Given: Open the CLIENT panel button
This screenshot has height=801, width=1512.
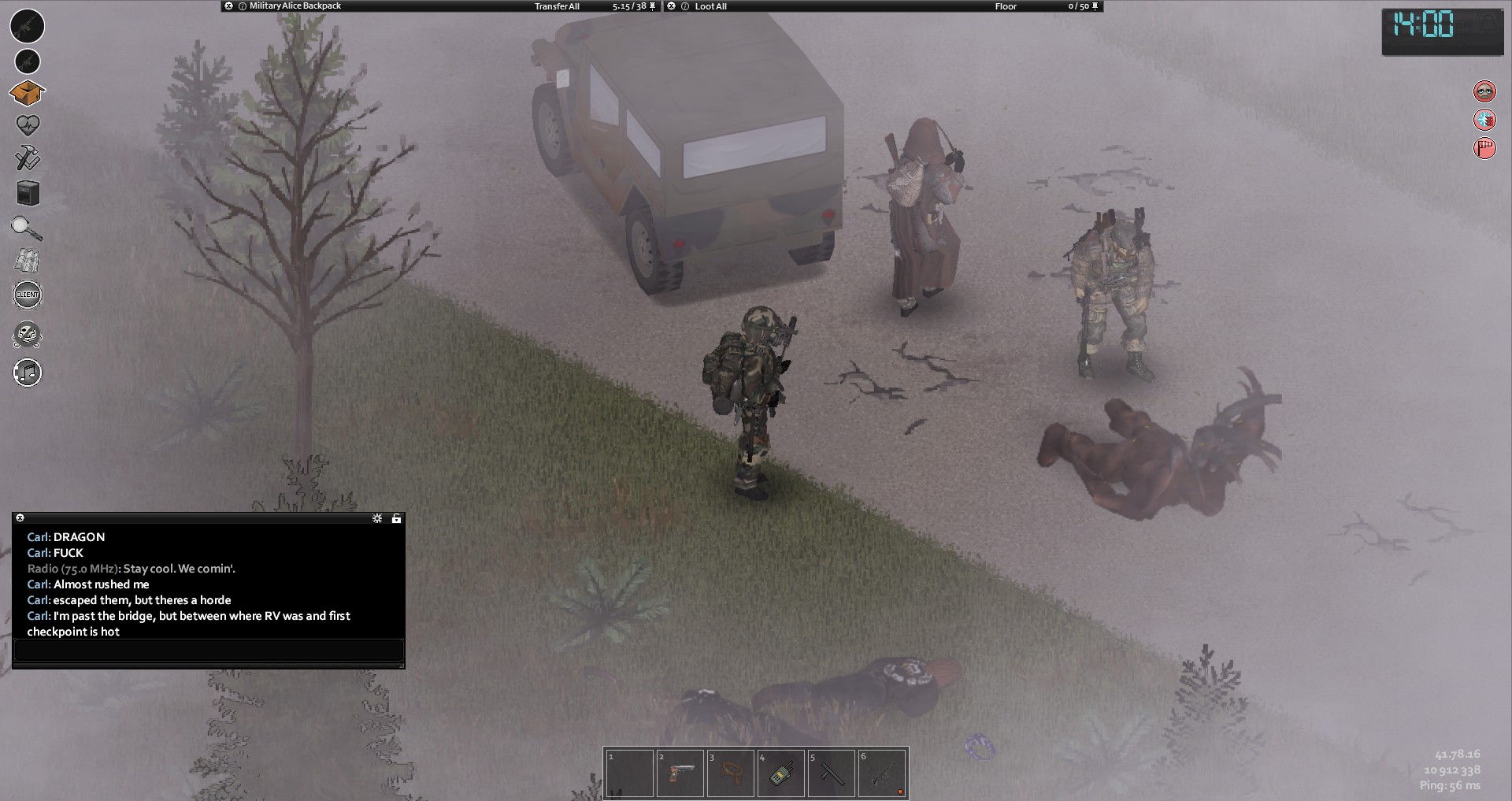Looking at the screenshot, I should [28, 295].
